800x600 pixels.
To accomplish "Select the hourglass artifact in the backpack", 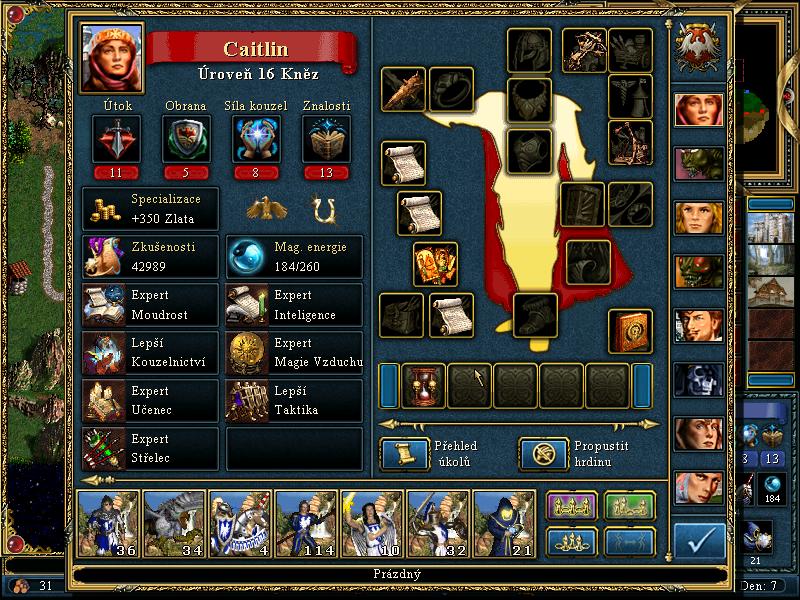I will (423, 385).
